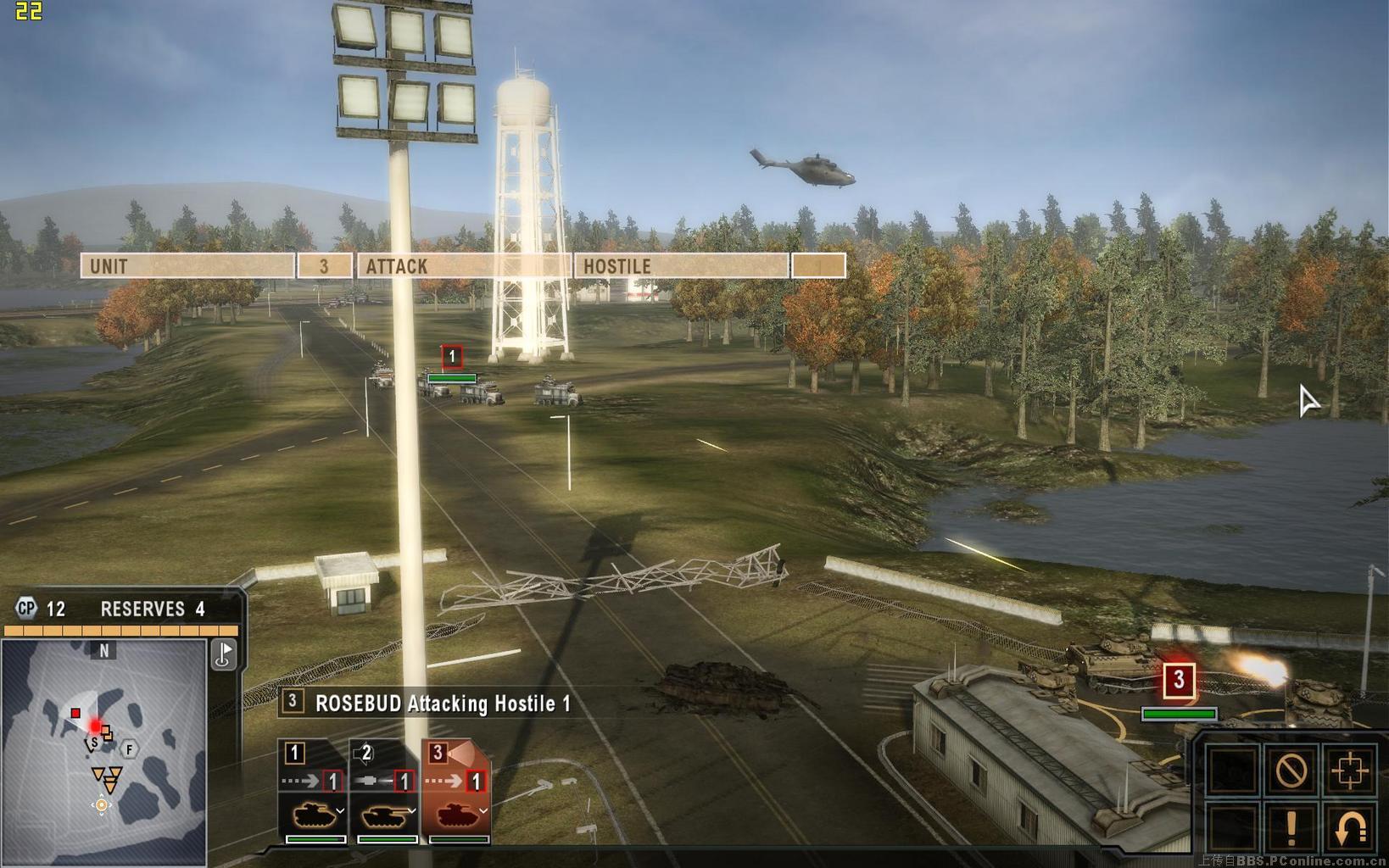Viewport: 1389px width, 868px height.
Task: Activate the crosshair target command
Action: 1349,771
